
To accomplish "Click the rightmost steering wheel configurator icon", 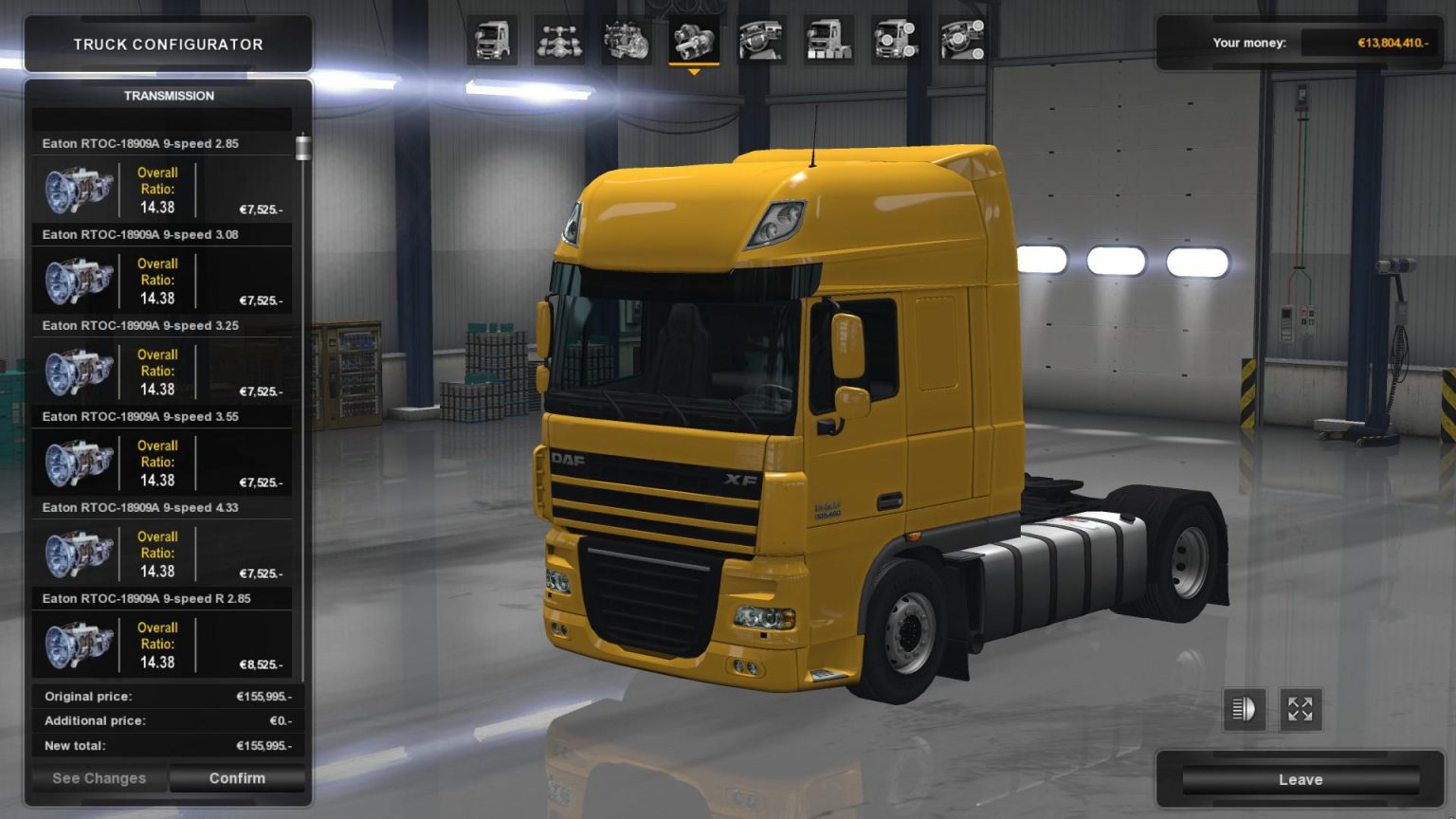I will pyautogui.click(x=964, y=42).
